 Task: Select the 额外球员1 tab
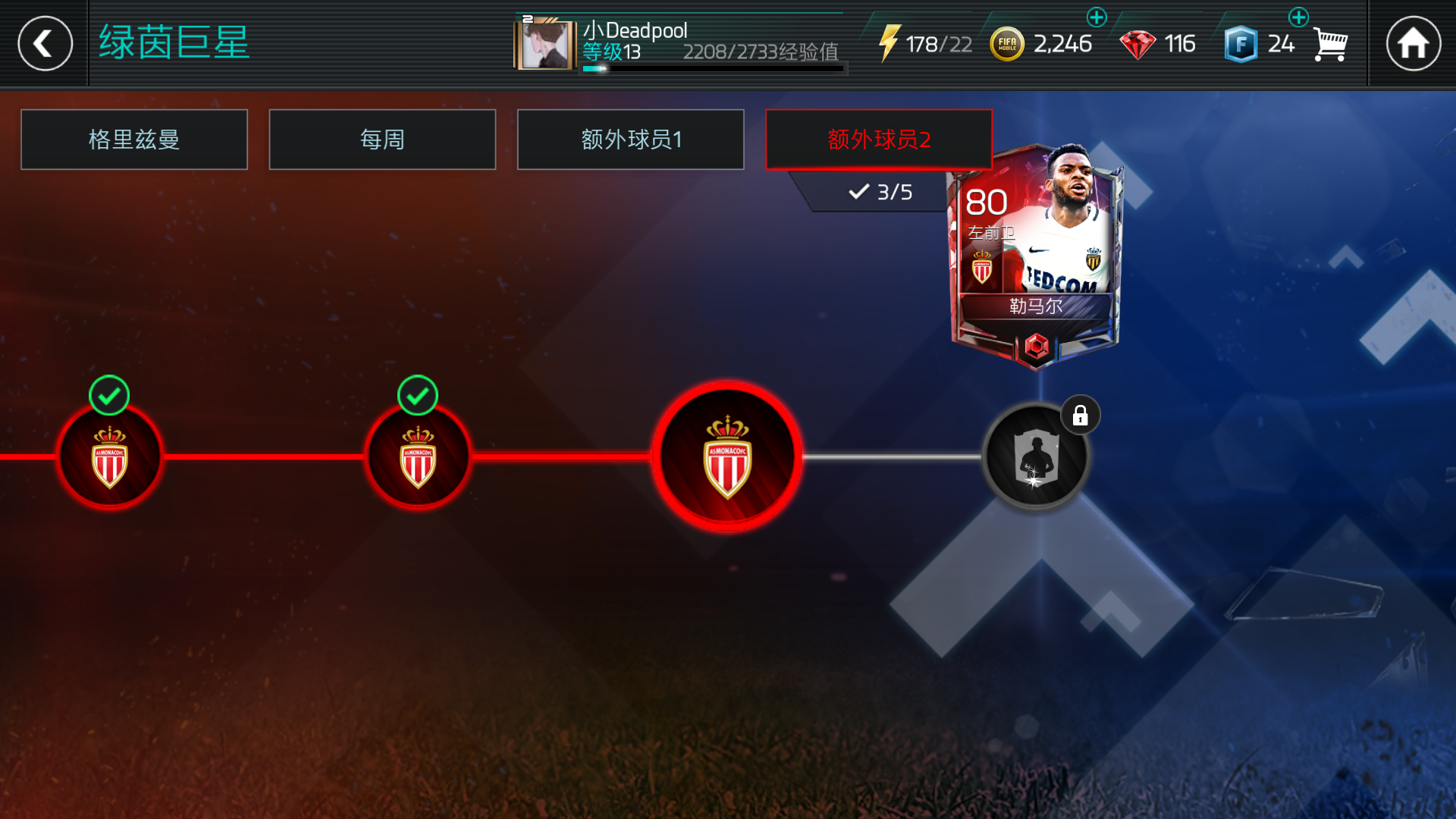click(x=630, y=140)
